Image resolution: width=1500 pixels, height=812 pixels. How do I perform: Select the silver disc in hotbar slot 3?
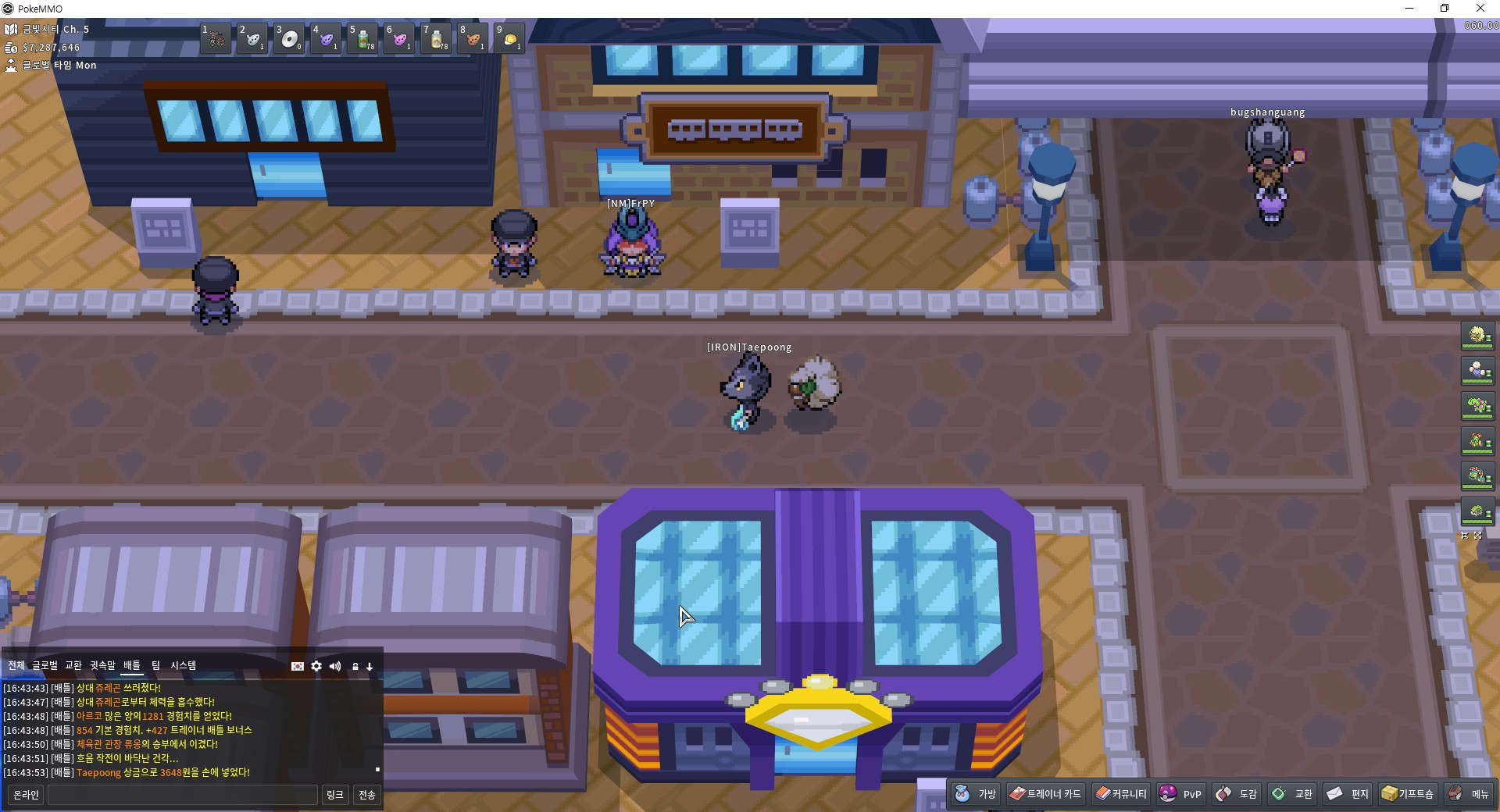pyautogui.click(x=290, y=38)
